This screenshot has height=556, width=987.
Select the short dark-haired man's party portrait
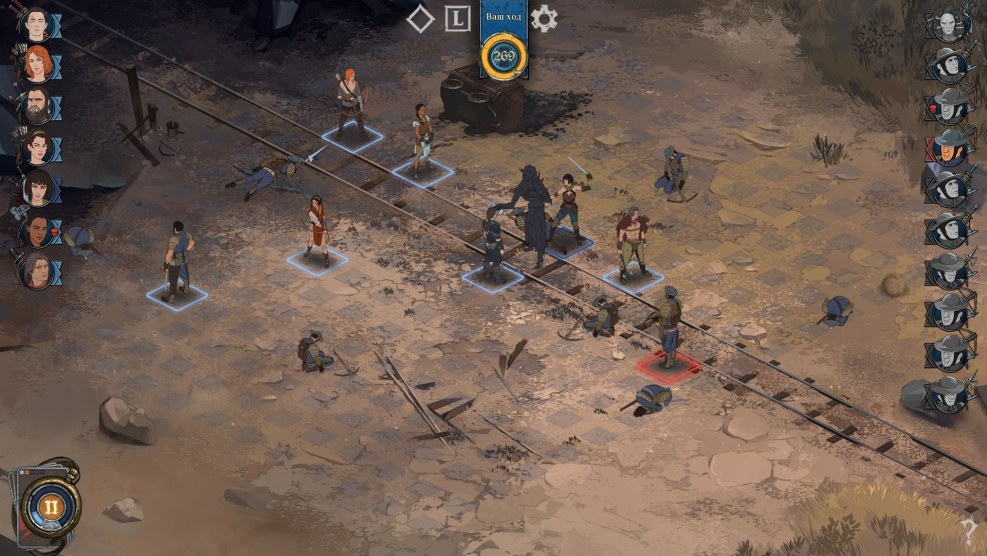(35, 24)
